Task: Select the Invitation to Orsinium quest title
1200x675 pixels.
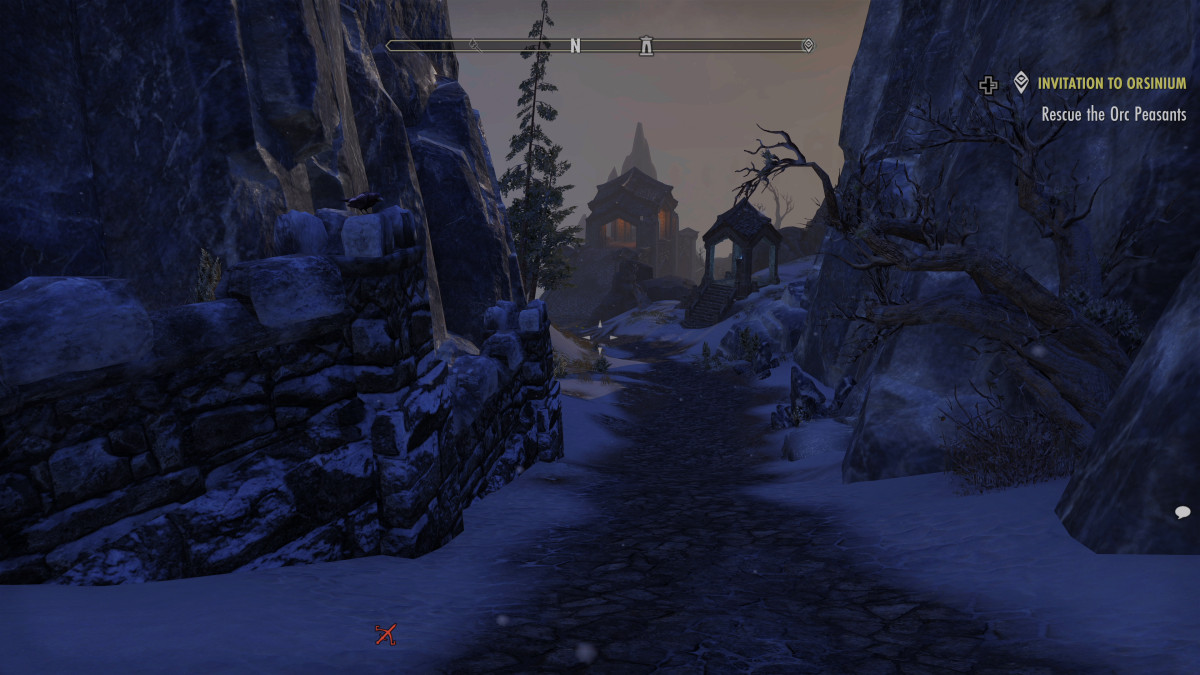Action: click(1111, 84)
